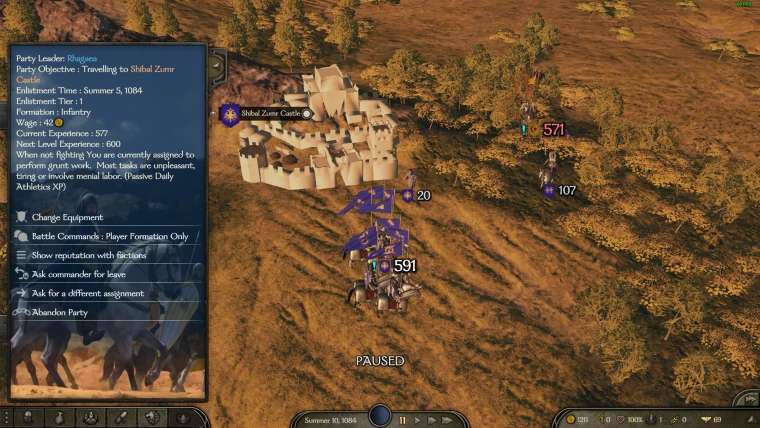Open the party screen icon

pyautogui.click(x=90, y=418)
